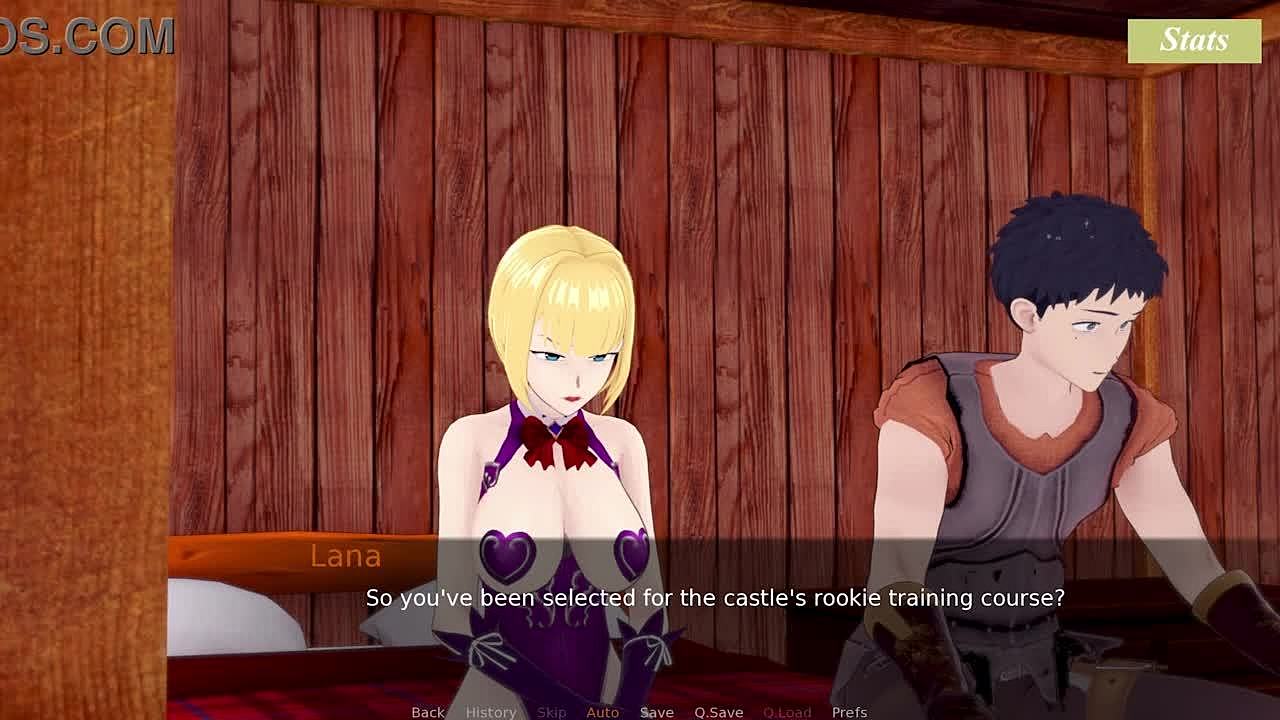Viewport: 1280px width, 720px height.
Task: Make a quick save with Q.Save
Action: coord(718,712)
